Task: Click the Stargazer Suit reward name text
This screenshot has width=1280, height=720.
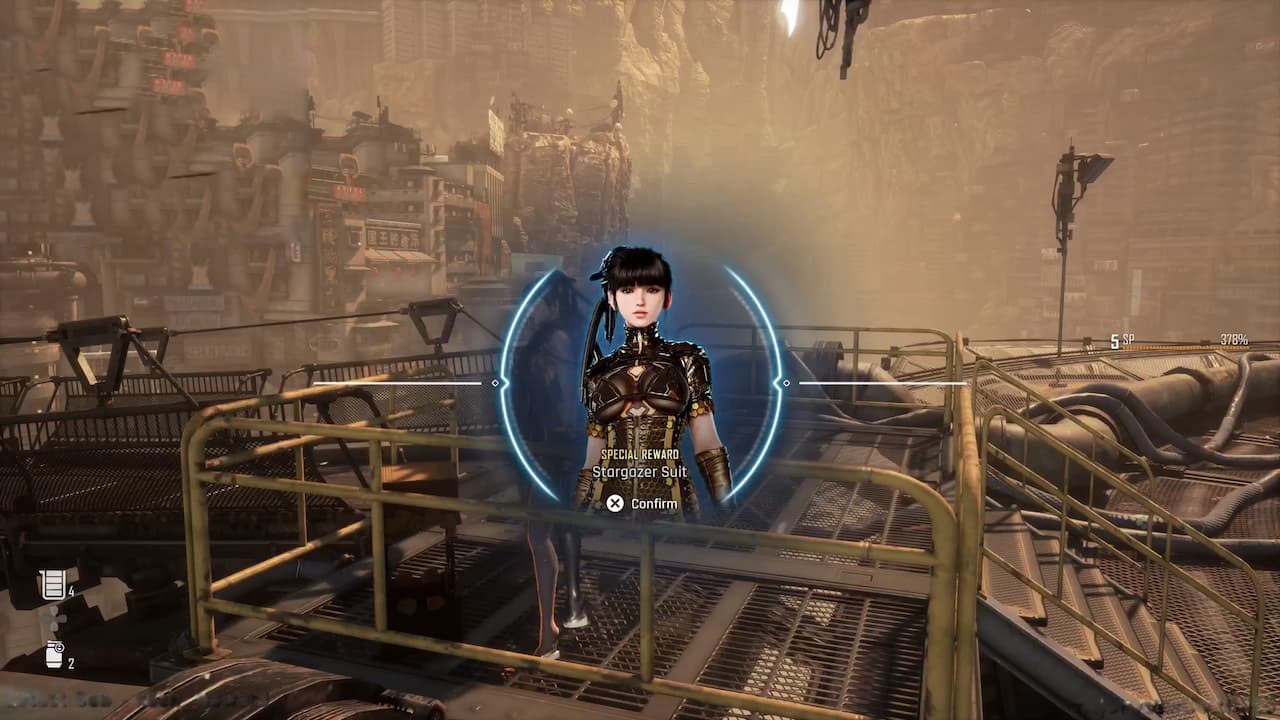Action: [x=640, y=470]
